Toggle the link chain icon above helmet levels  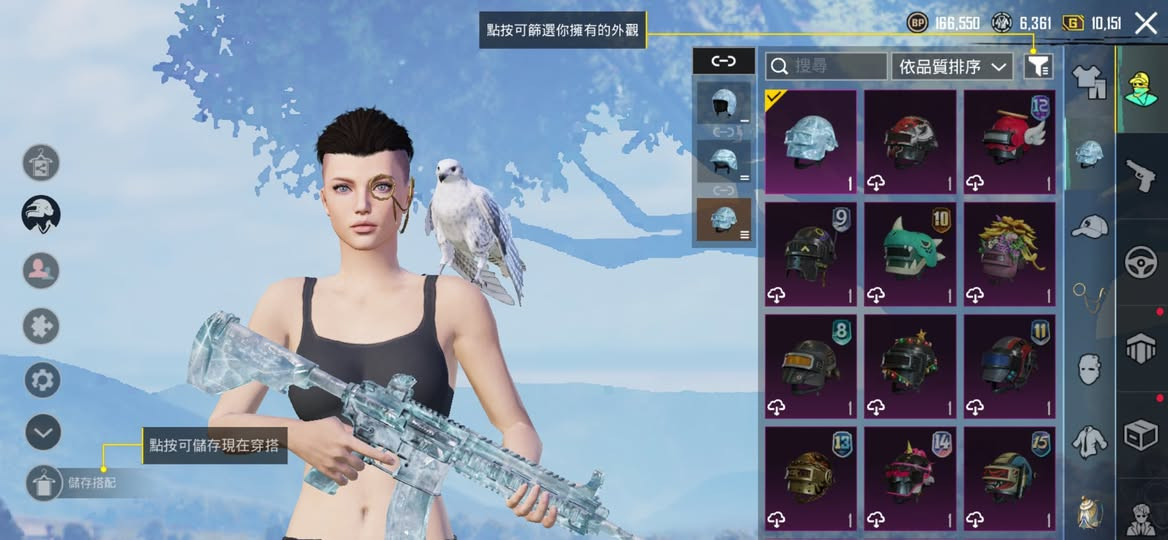coord(723,61)
